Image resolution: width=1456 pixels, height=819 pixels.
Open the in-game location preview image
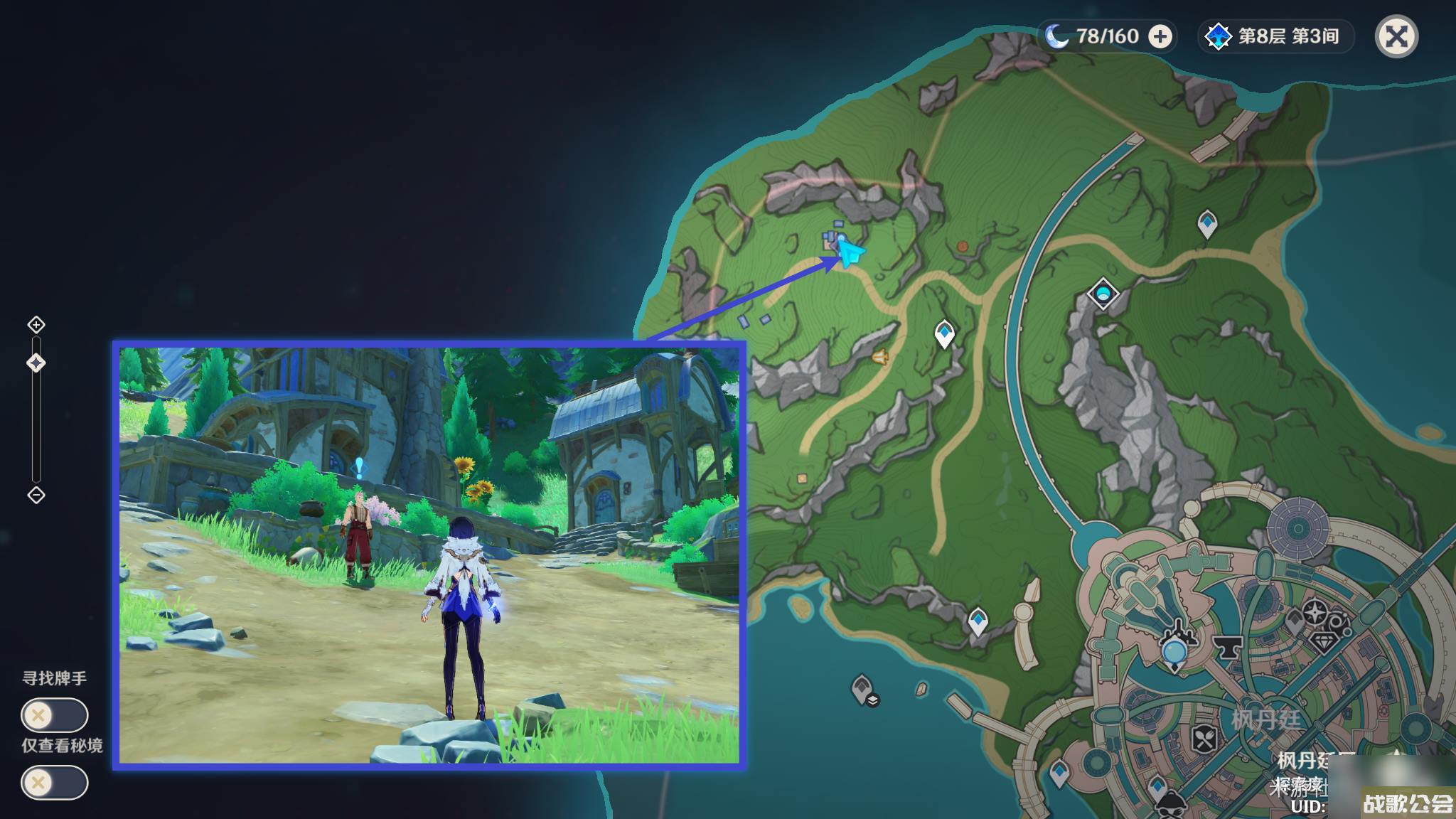pos(429,555)
